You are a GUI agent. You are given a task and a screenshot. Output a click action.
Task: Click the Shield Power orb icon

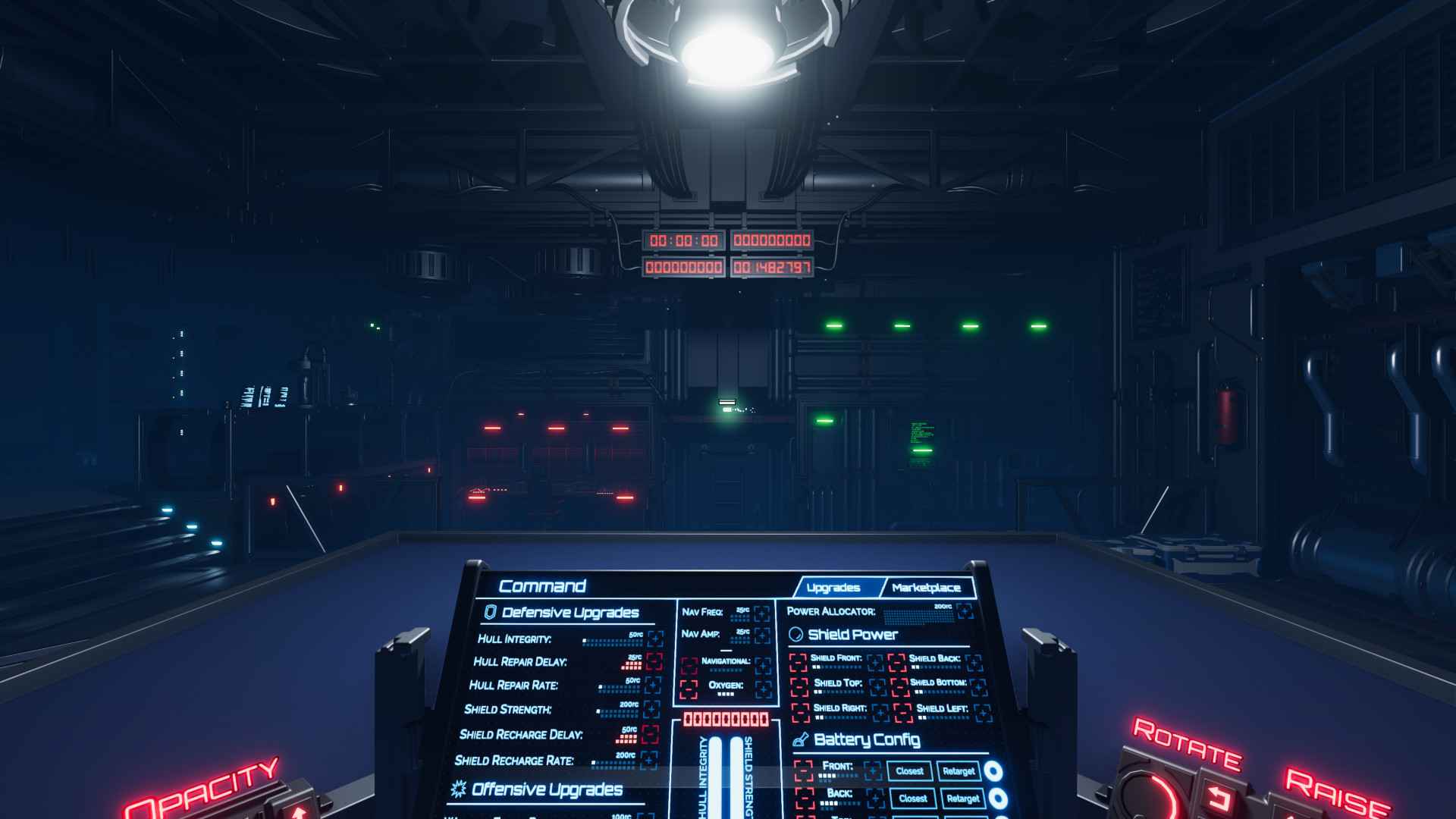tap(797, 635)
